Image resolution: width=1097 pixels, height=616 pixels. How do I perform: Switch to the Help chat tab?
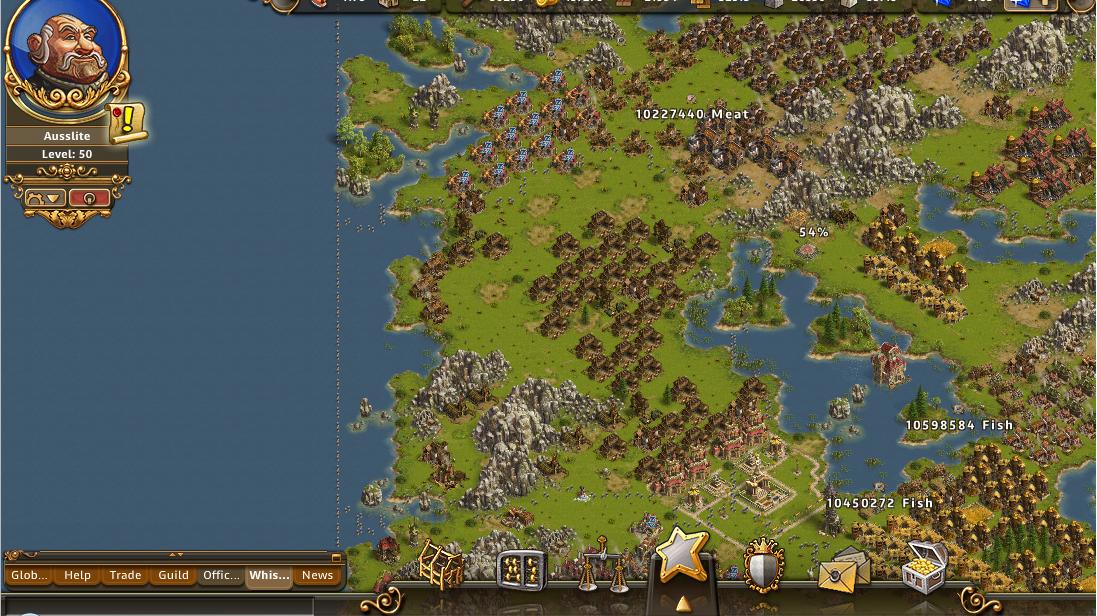tap(77, 575)
